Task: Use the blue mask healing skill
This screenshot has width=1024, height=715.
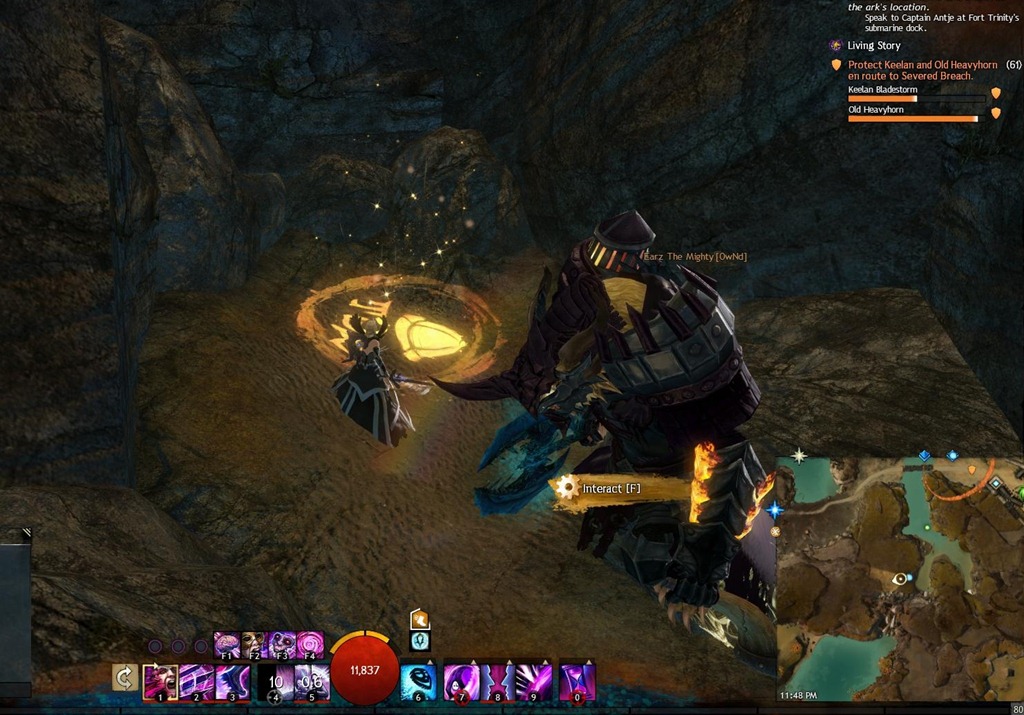Action: point(418,681)
